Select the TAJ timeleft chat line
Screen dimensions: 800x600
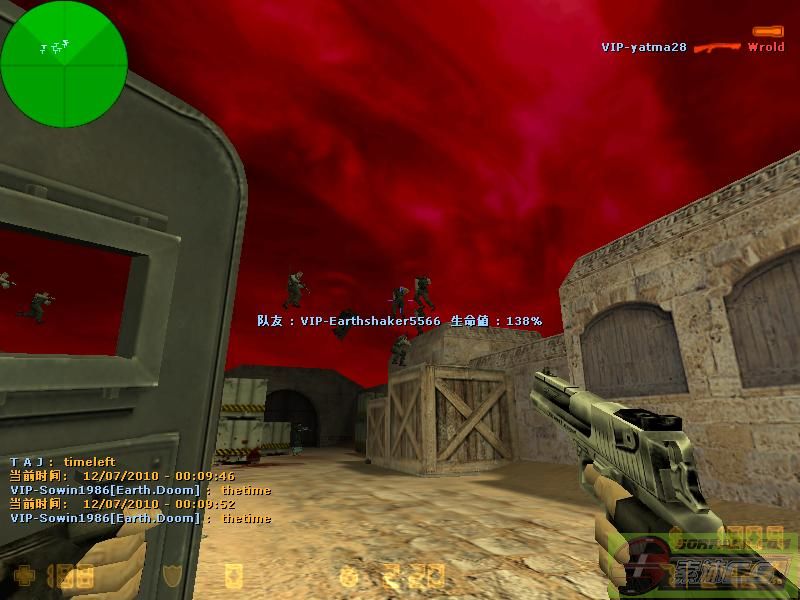(x=63, y=462)
